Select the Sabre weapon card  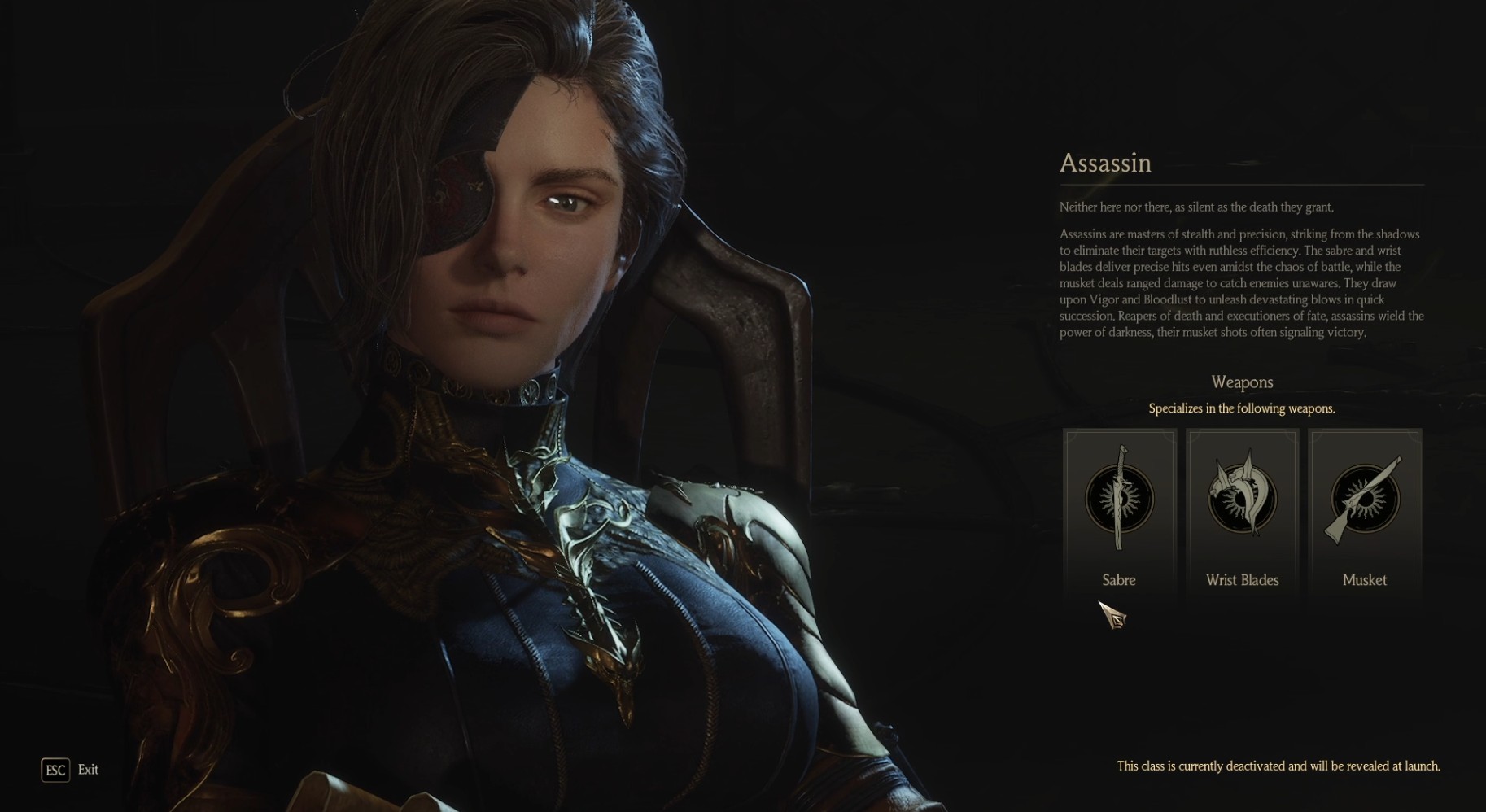[x=1119, y=514]
